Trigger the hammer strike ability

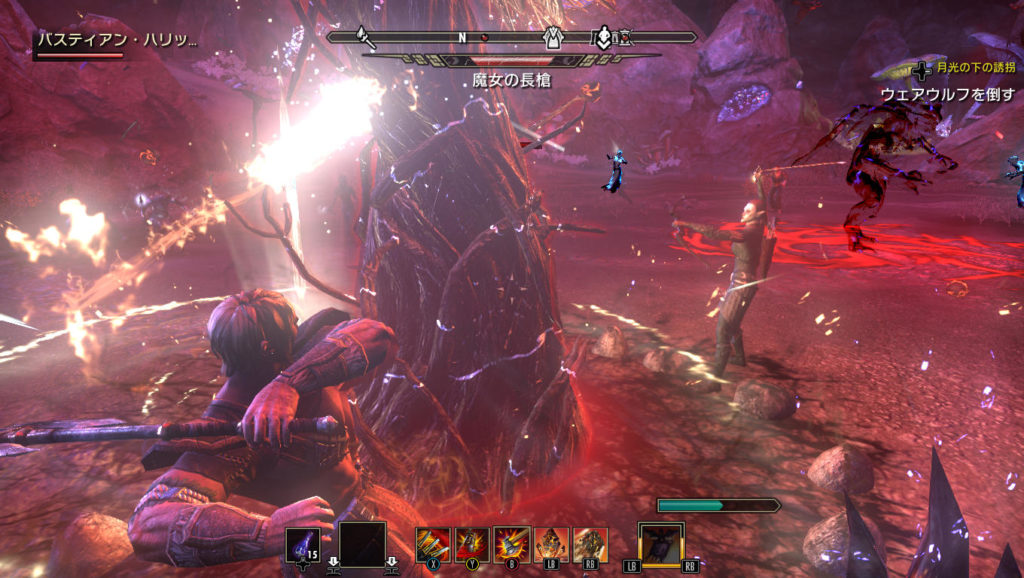[511, 544]
